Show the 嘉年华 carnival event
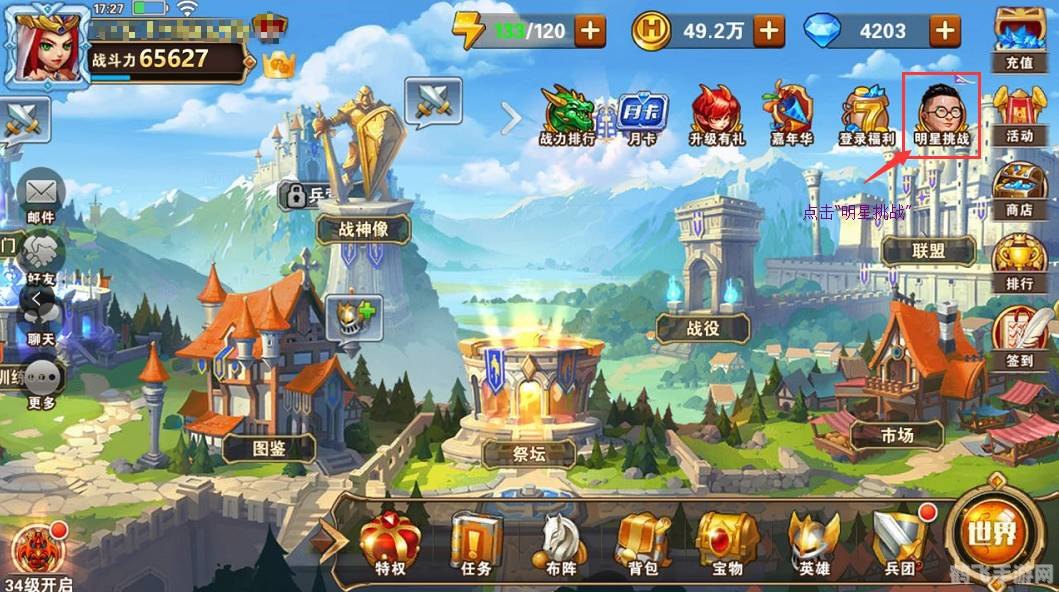This screenshot has width=1059, height=592. (792, 115)
